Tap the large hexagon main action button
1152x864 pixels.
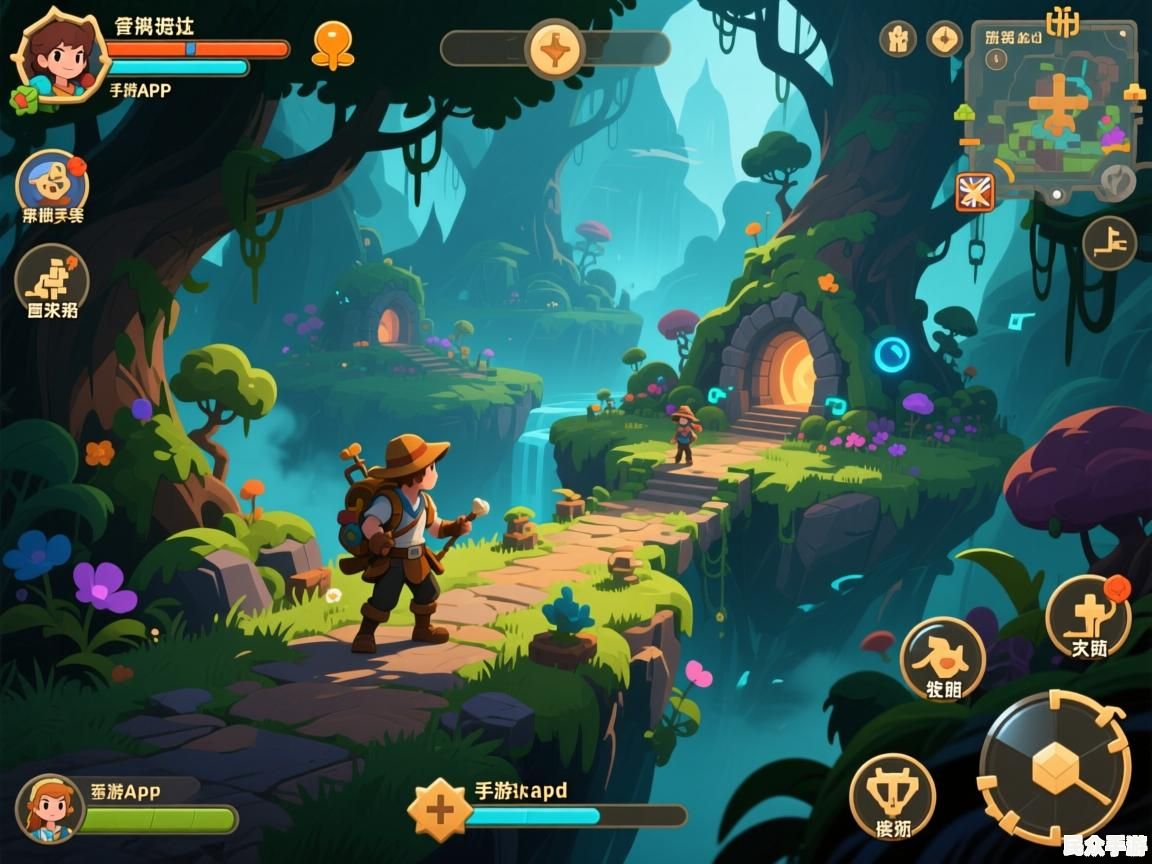pyautogui.click(x=1055, y=768)
